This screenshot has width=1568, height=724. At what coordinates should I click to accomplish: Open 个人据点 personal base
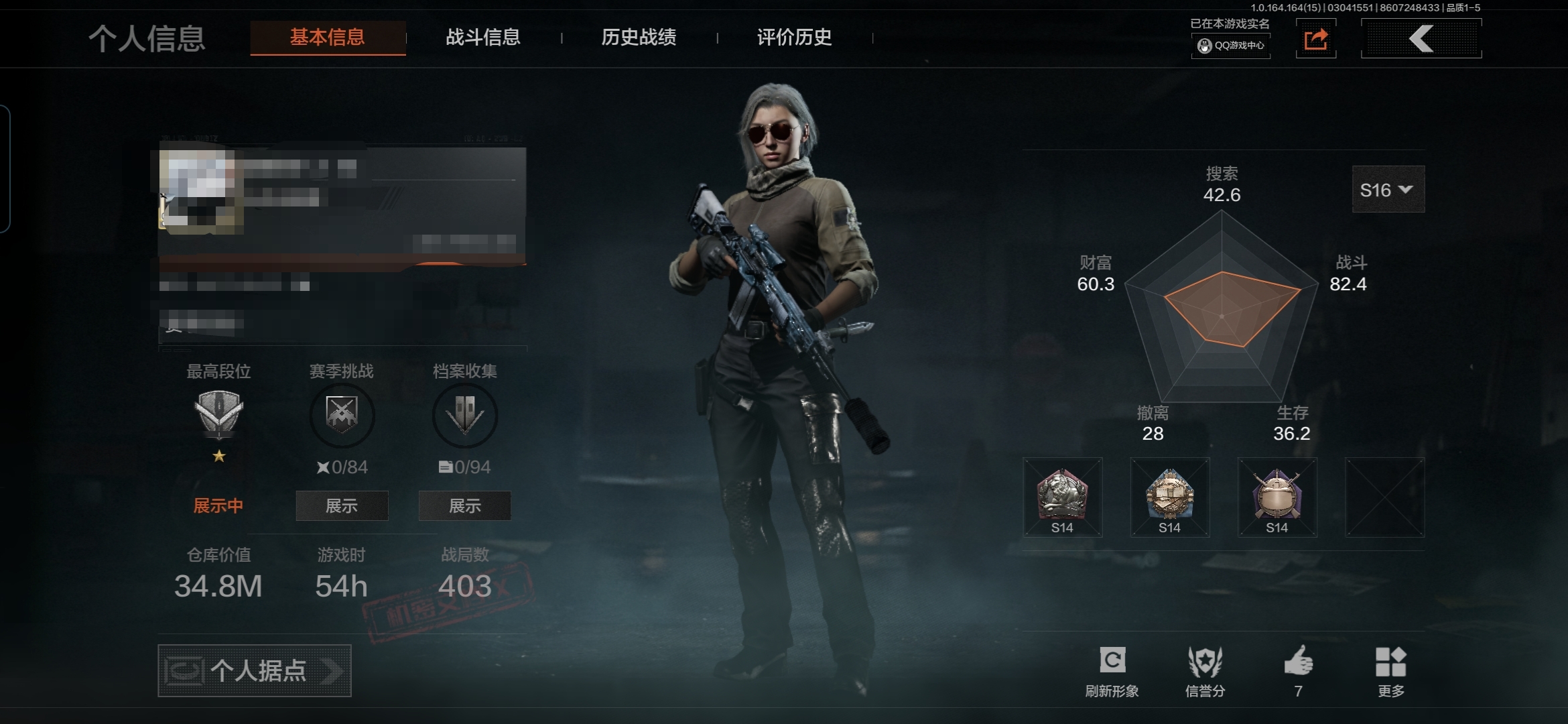click(255, 670)
